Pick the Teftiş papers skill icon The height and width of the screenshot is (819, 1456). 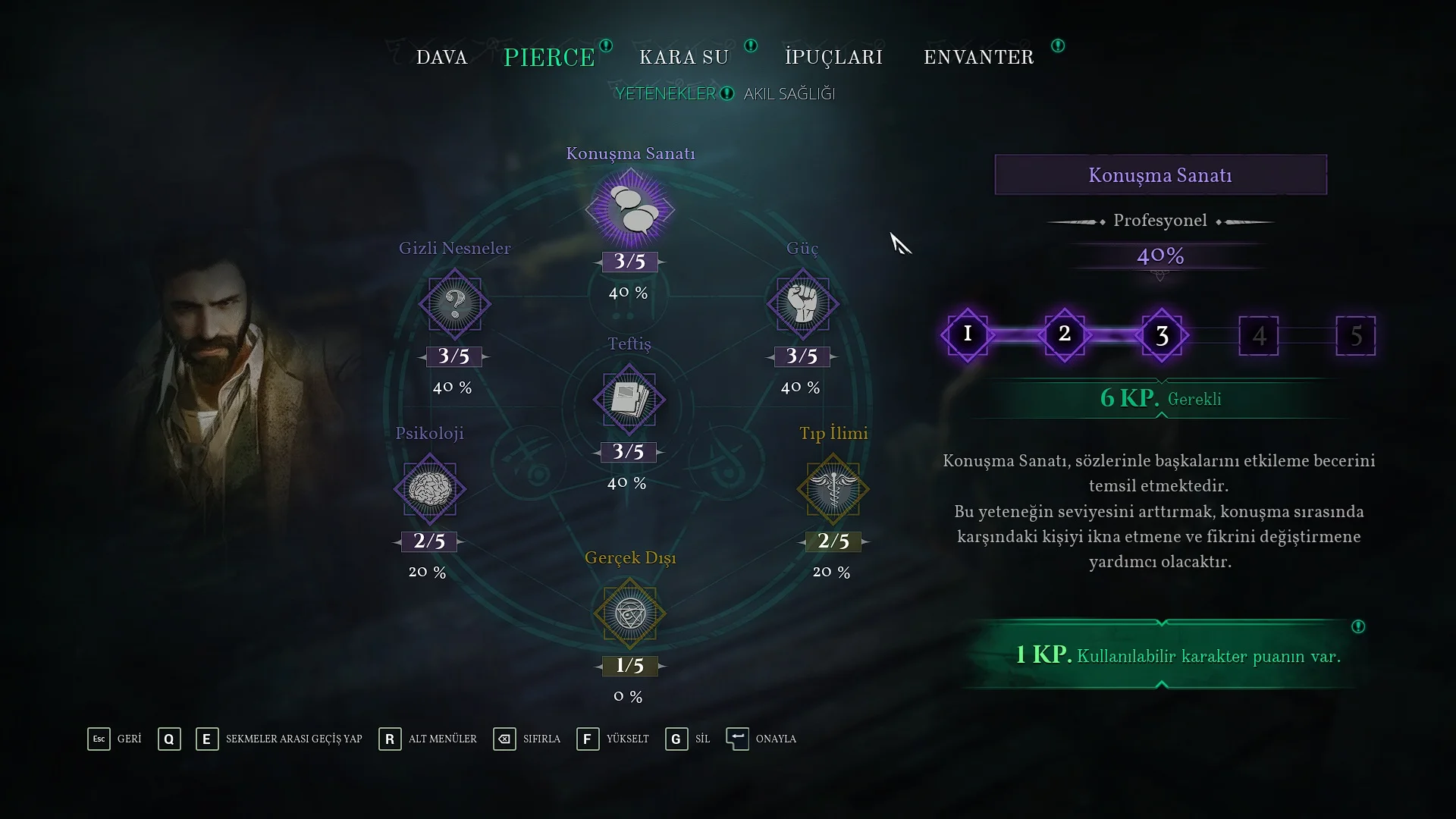tap(629, 400)
